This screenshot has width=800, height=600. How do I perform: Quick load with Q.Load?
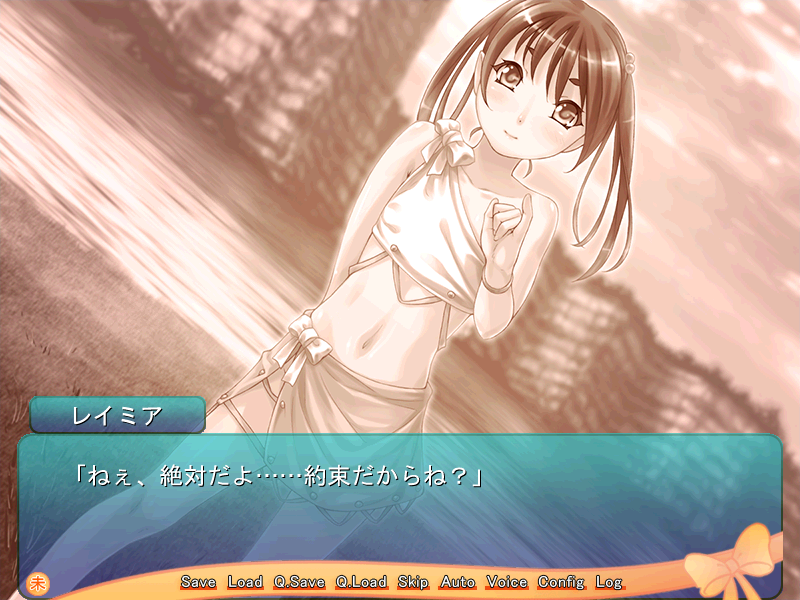click(361, 582)
